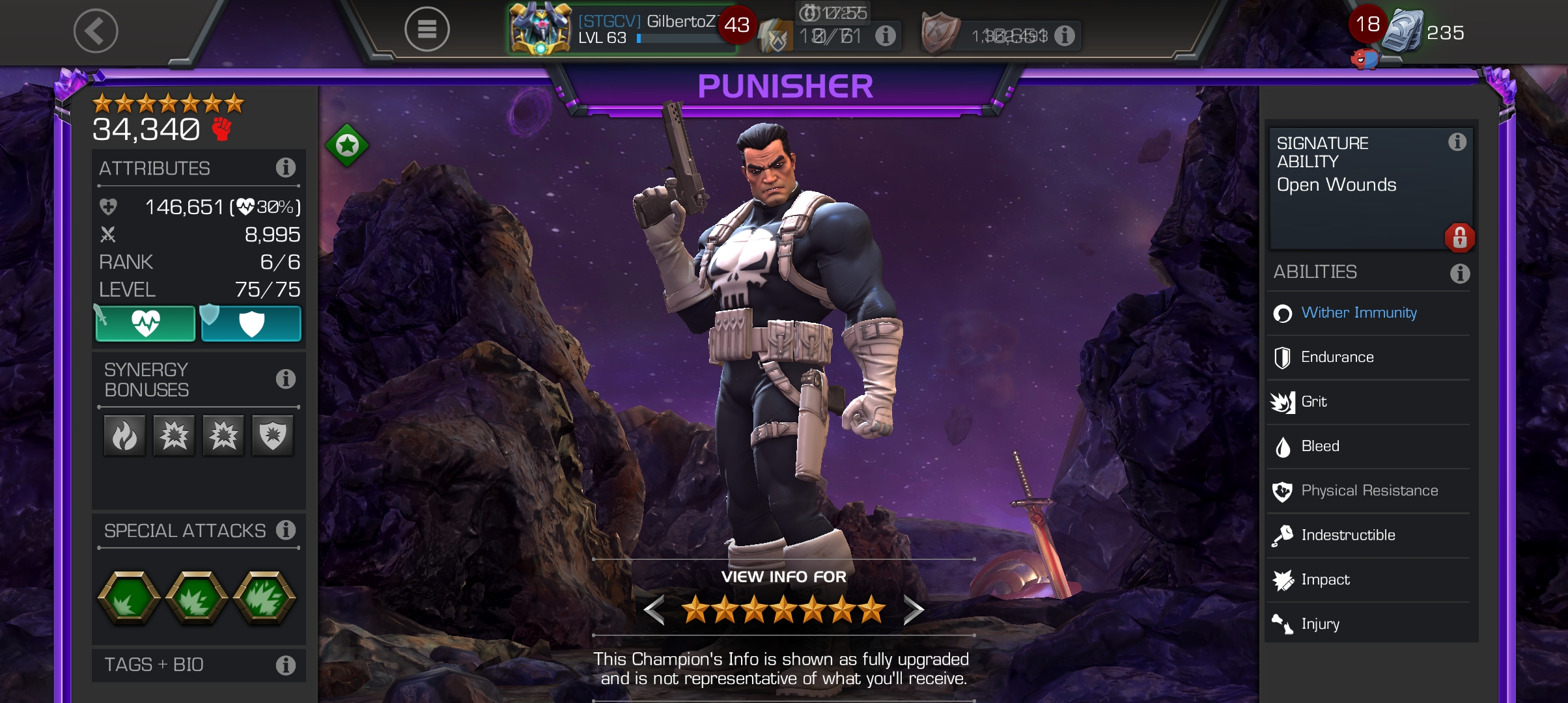1568x703 pixels.
Task: View the Physical Resistance ability
Action: 1369,491
